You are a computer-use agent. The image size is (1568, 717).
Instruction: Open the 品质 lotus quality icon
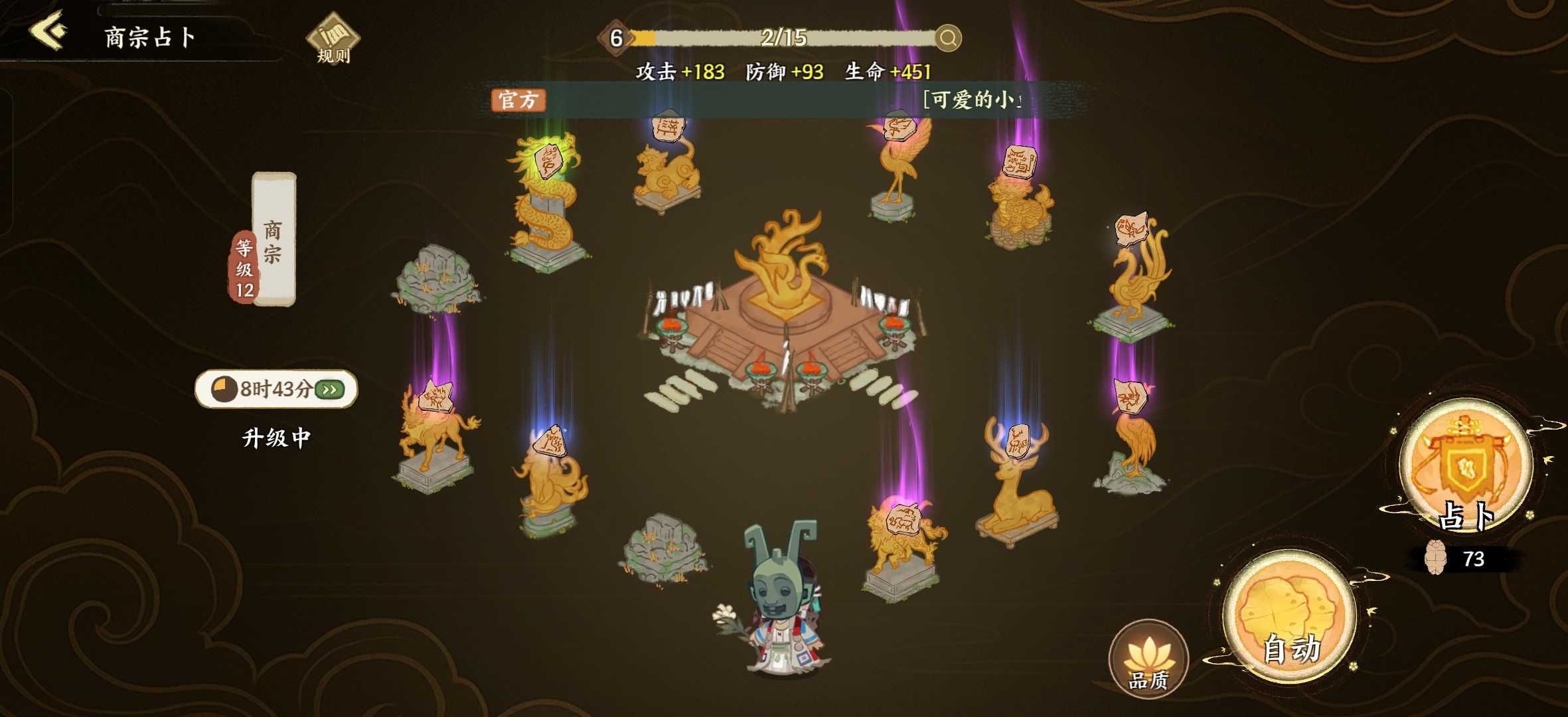click(1150, 657)
